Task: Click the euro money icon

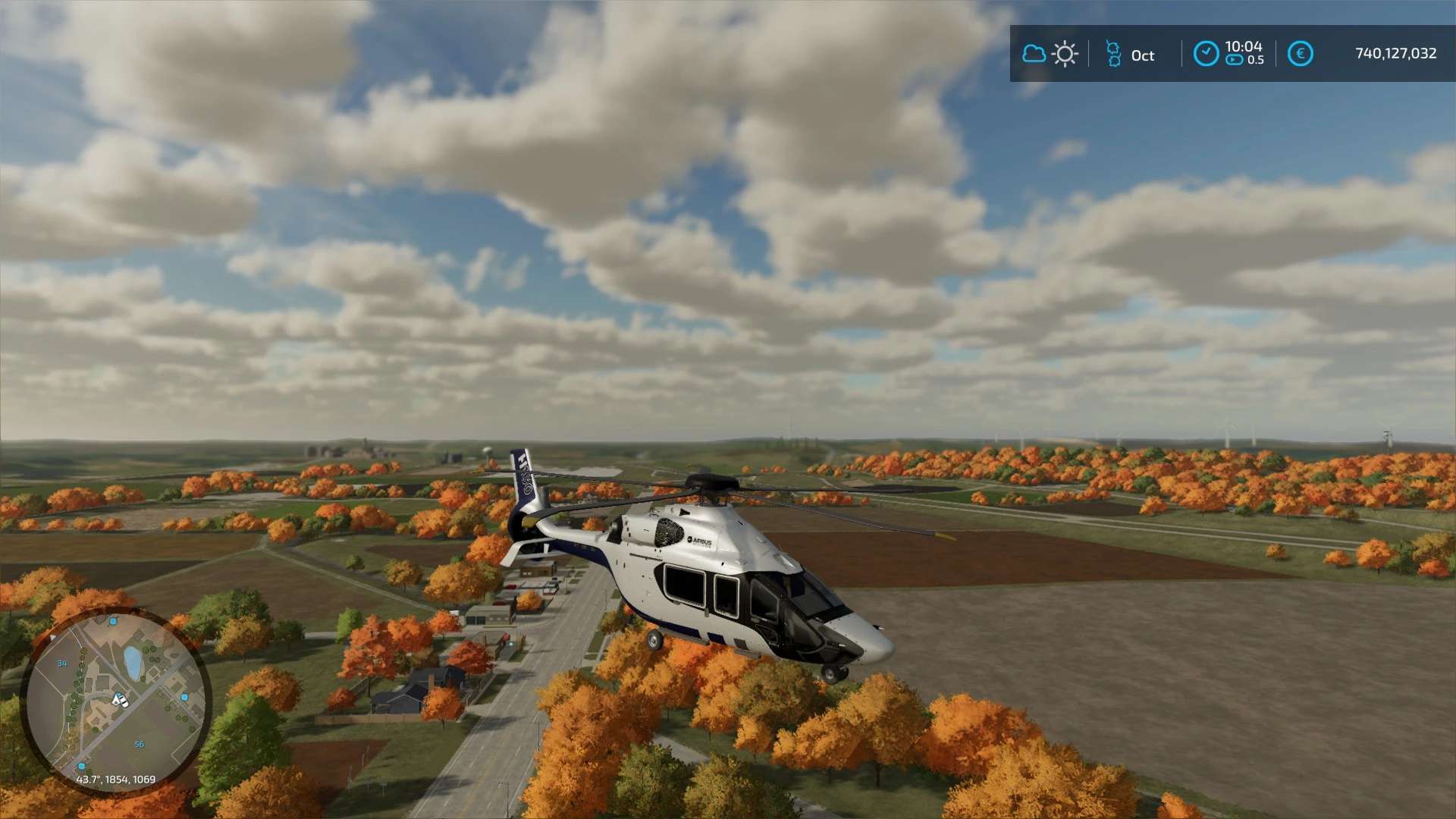Action: [x=1300, y=54]
